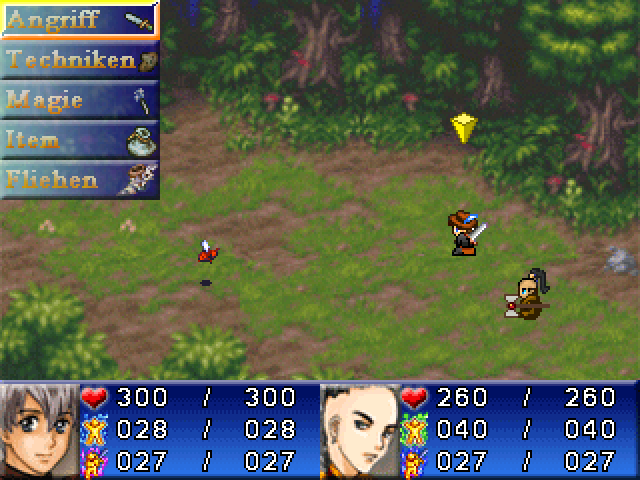The image size is (640, 480).
Task: Open the Techniken menu
Action: [80, 60]
